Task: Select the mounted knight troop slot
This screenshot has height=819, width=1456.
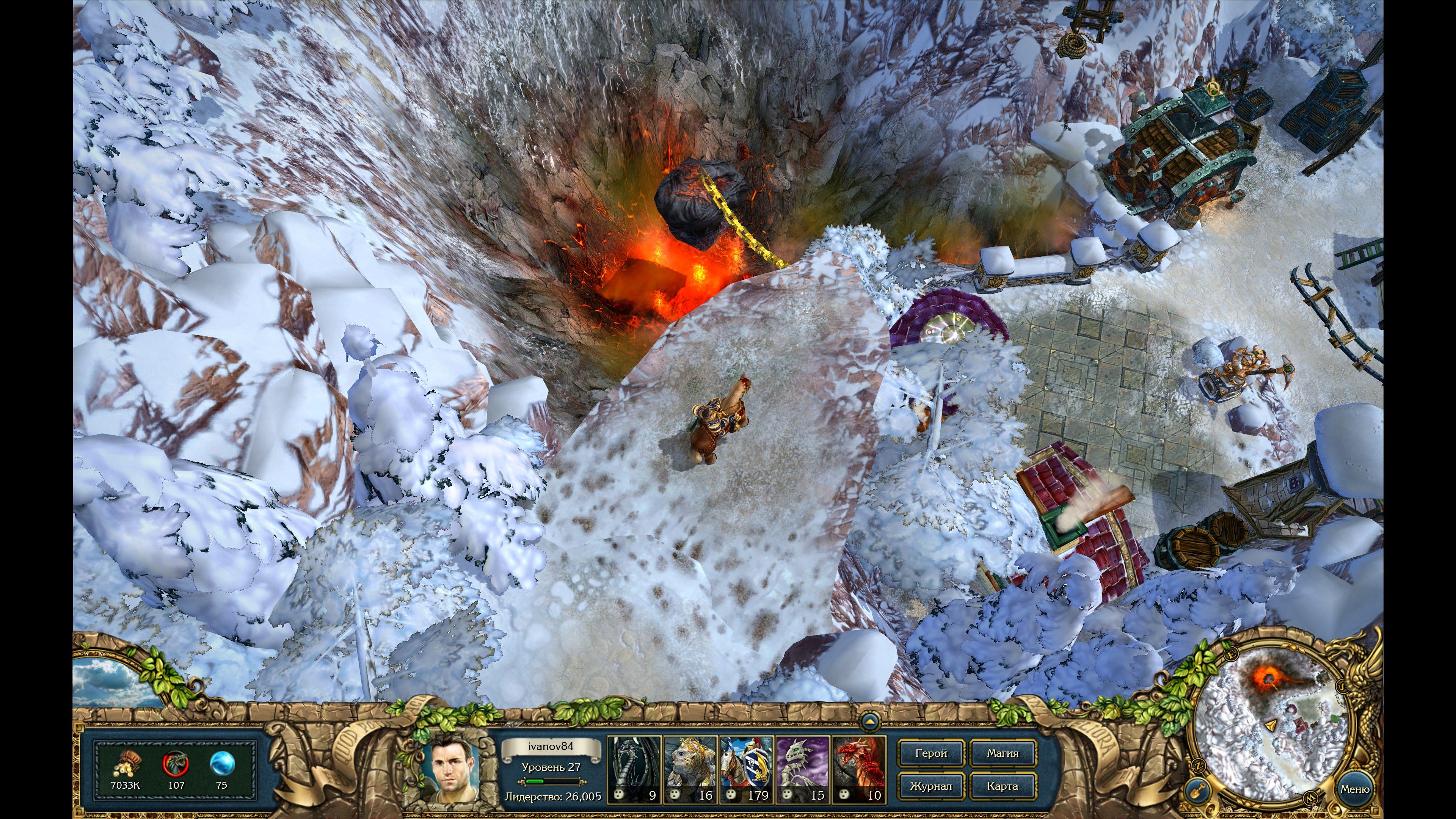Action: coord(746,769)
